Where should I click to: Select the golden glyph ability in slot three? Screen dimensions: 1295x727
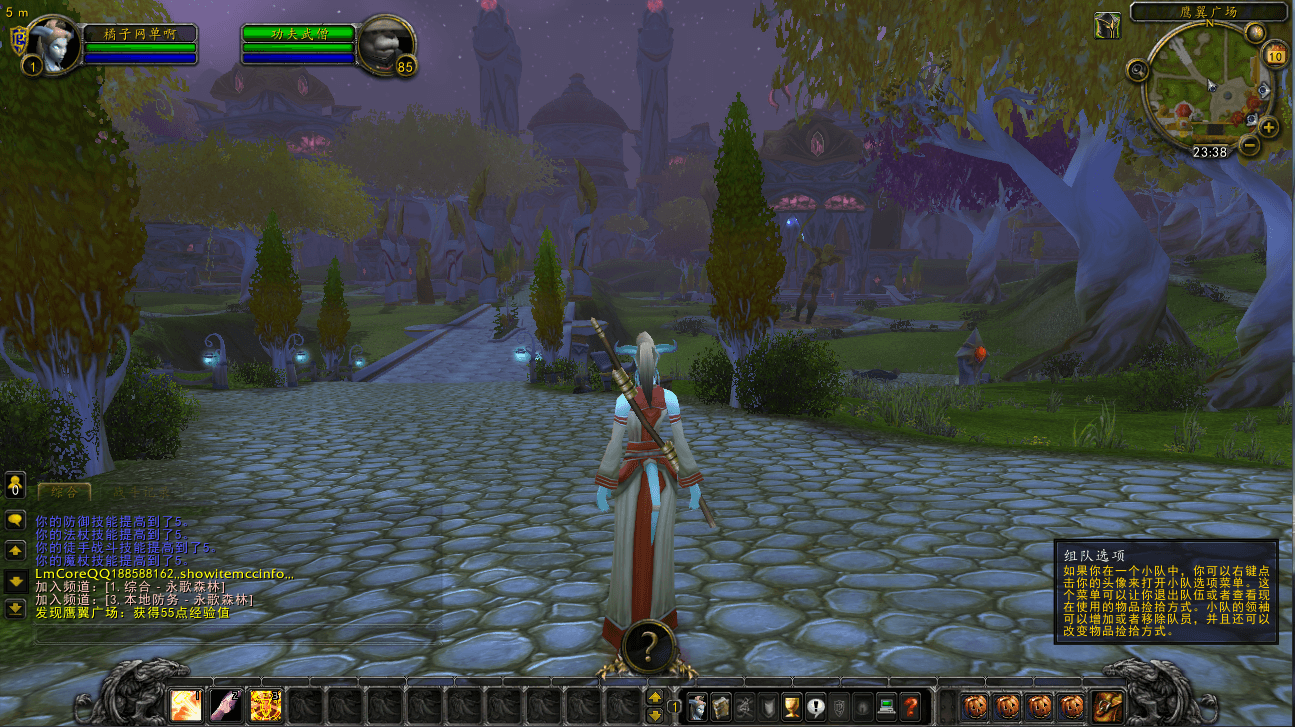[266, 704]
